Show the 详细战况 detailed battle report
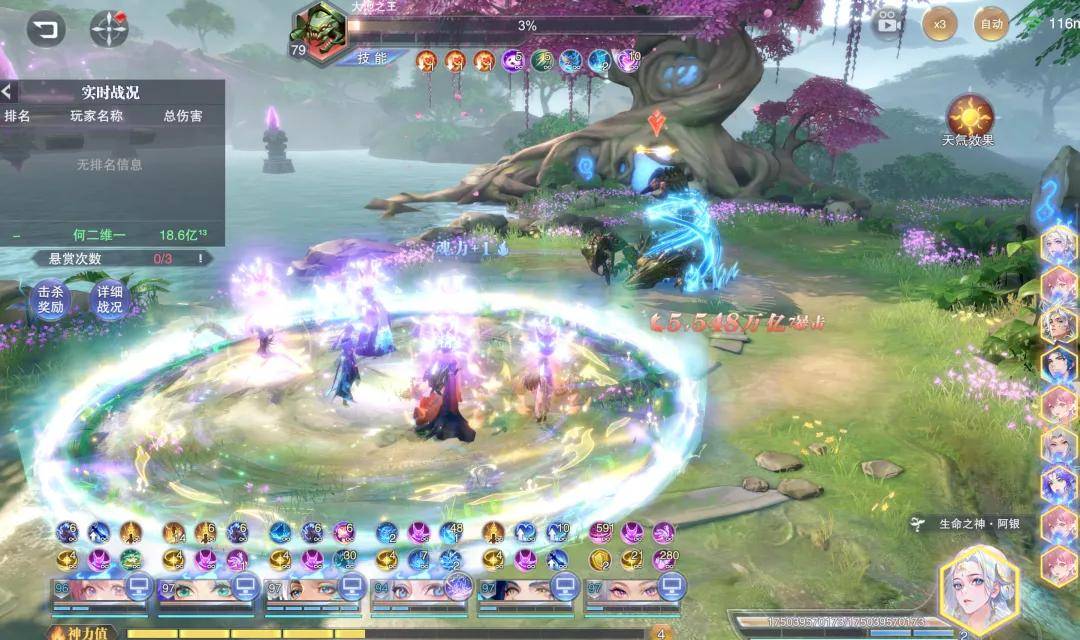Screen dimensions: 1080x640 pos(110,300)
